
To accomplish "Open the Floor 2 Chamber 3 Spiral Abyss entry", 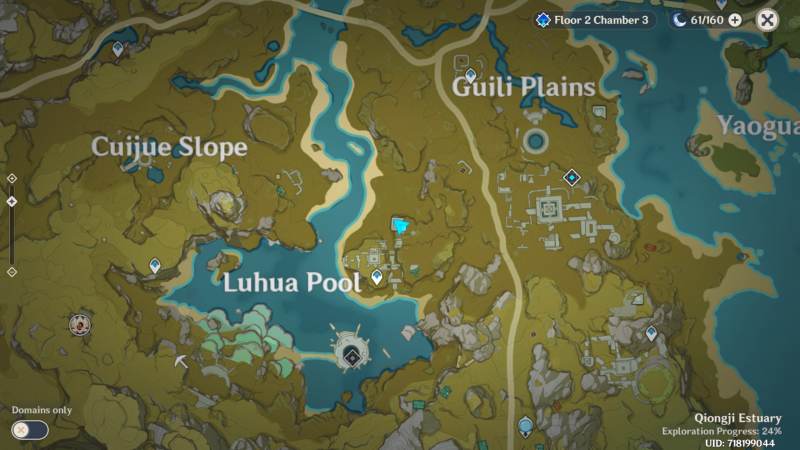I will [x=593, y=19].
